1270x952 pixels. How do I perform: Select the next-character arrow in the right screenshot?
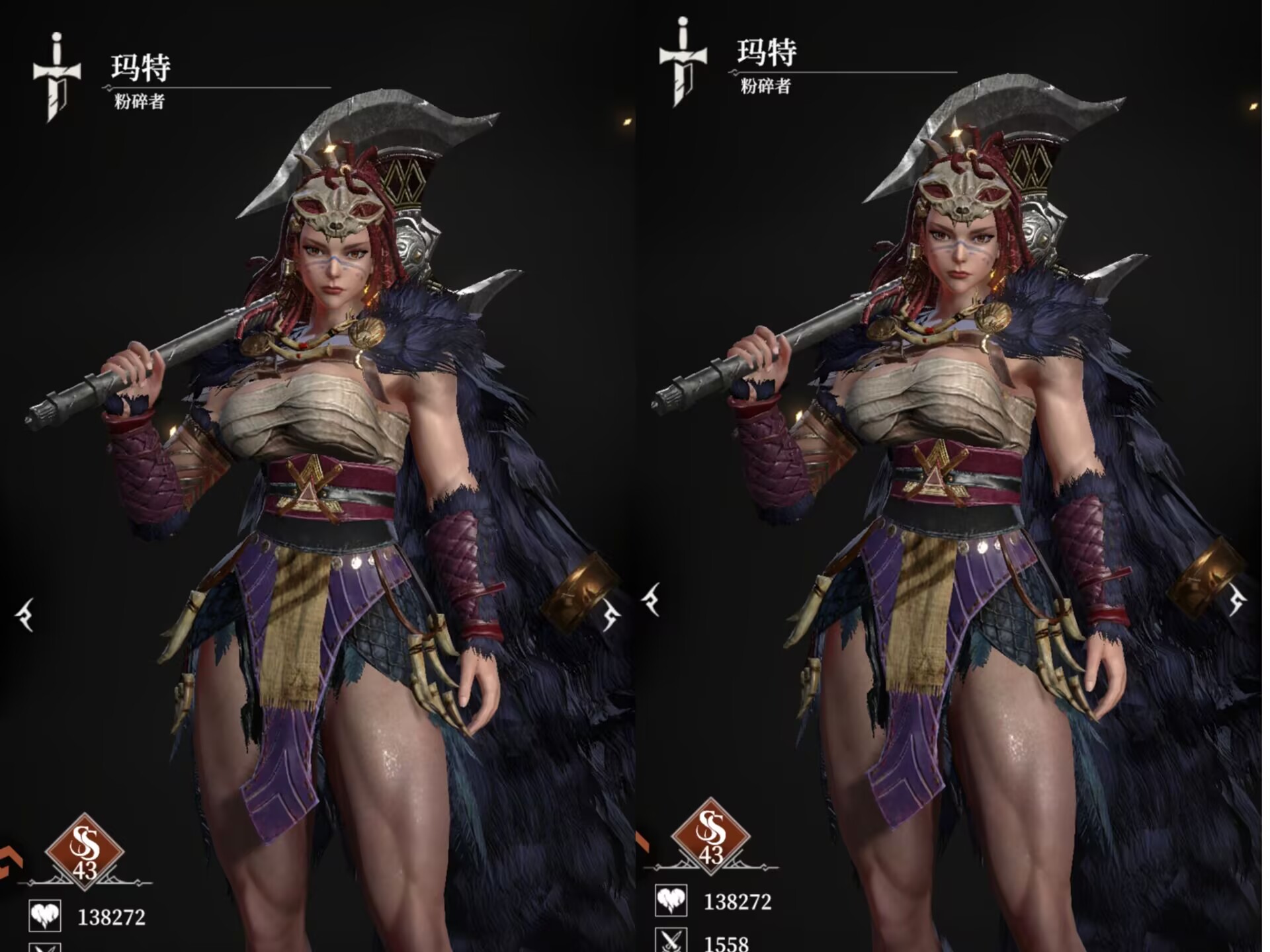(x=1238, y=600)
